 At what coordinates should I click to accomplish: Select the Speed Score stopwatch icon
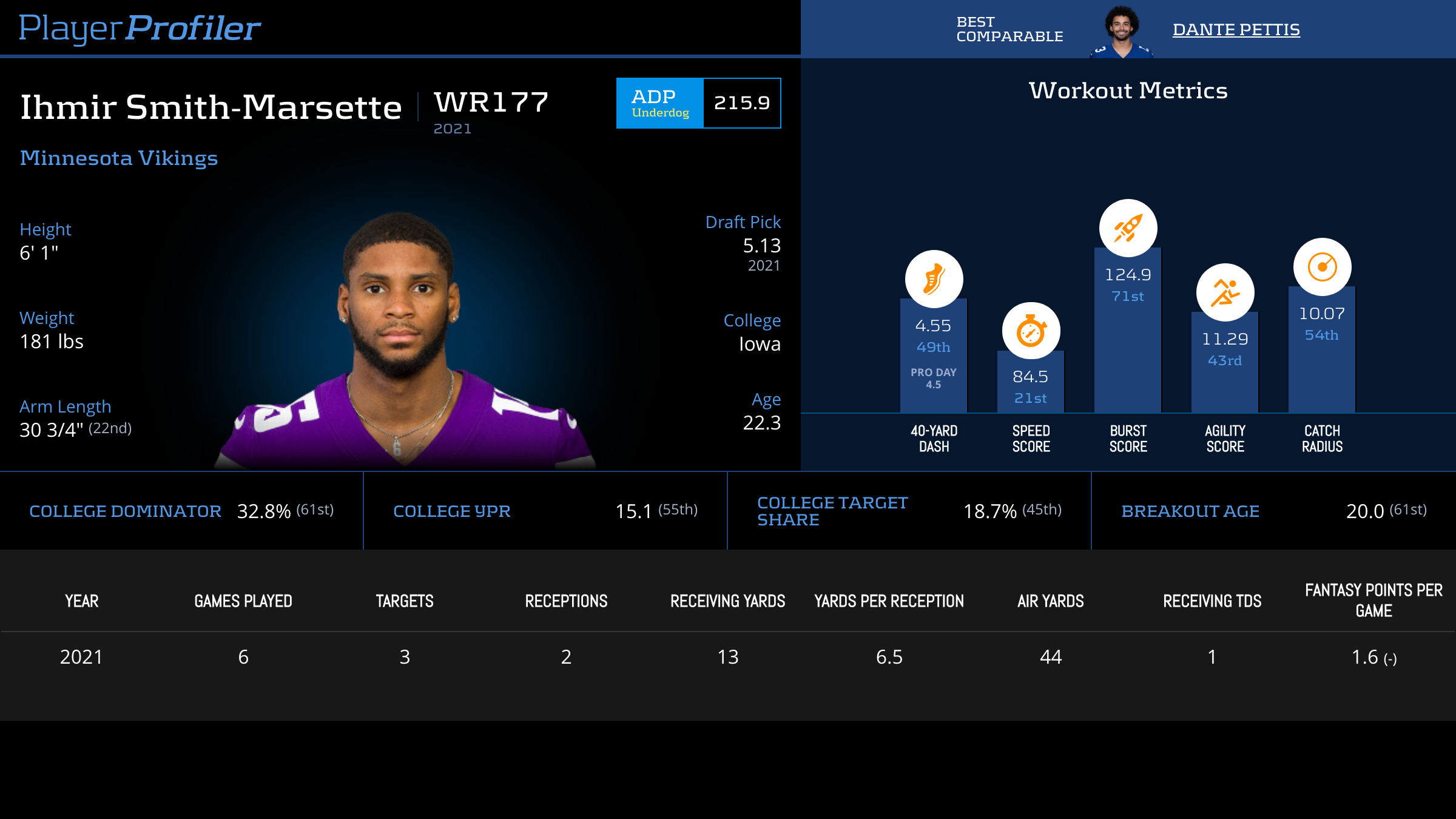[1031, 331]
